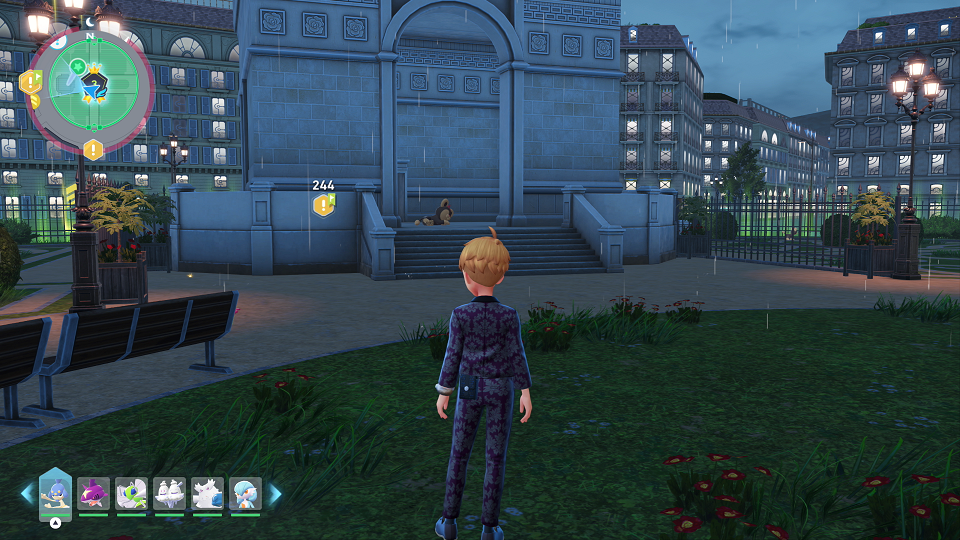Select the green star marker on minimap
This screenshot has width=960, height=540.
(x=77, y=66)
